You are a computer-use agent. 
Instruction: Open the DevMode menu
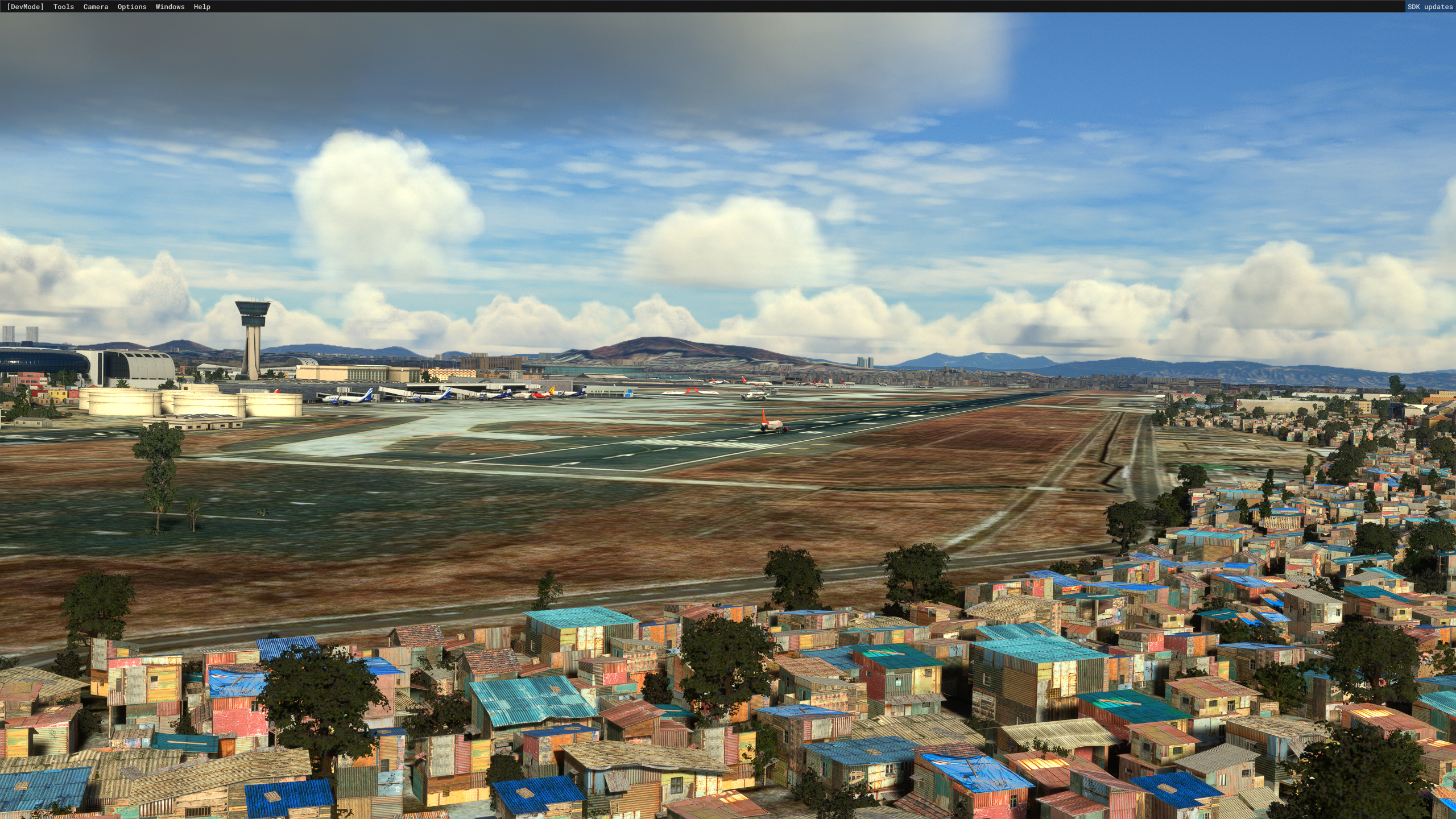[x=25, y=7]
